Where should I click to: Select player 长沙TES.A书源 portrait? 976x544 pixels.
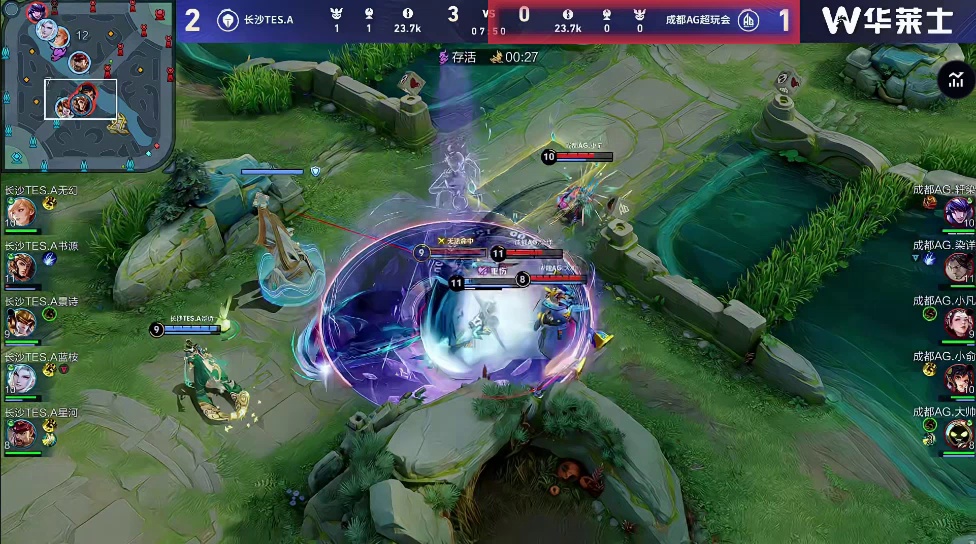20,267
